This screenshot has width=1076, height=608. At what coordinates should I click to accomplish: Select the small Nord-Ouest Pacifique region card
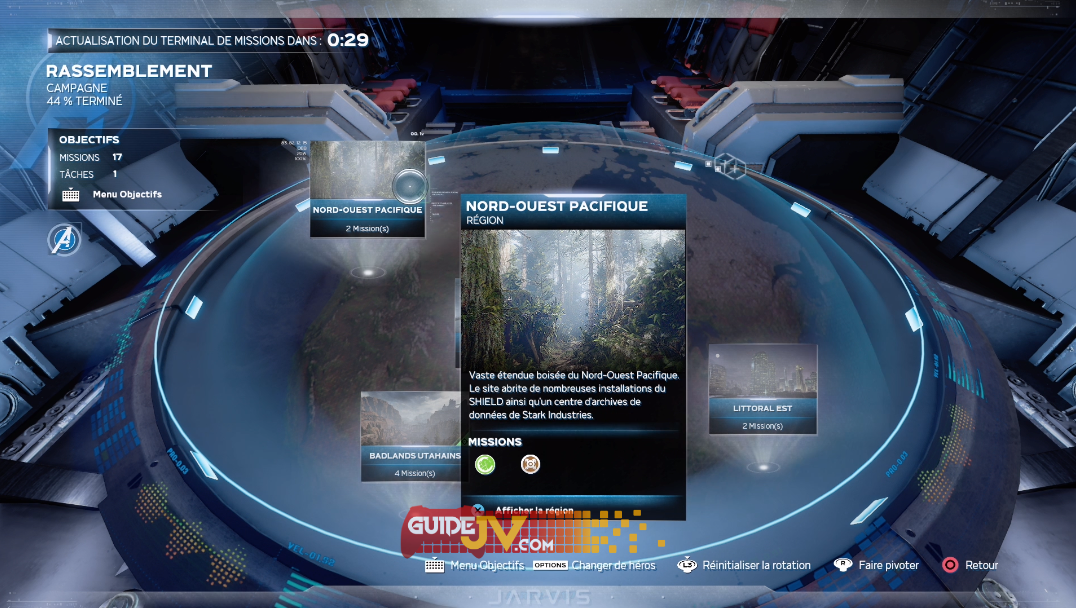[367, 189]
